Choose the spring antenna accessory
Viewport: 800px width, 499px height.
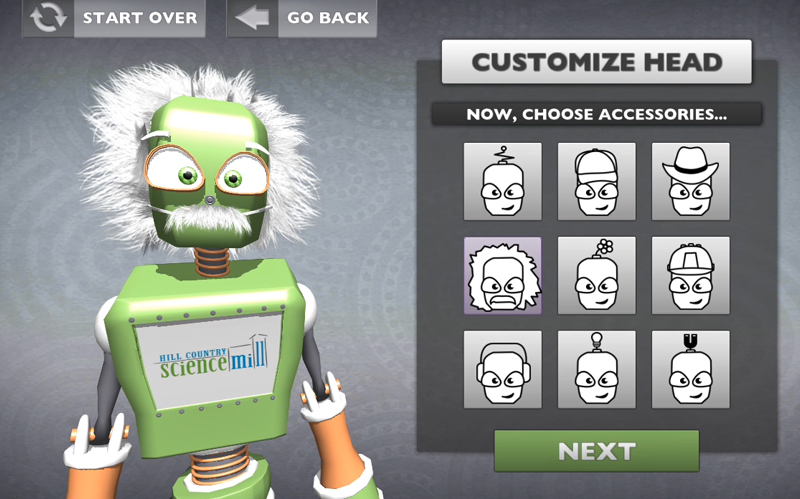[x=503, y=181]
